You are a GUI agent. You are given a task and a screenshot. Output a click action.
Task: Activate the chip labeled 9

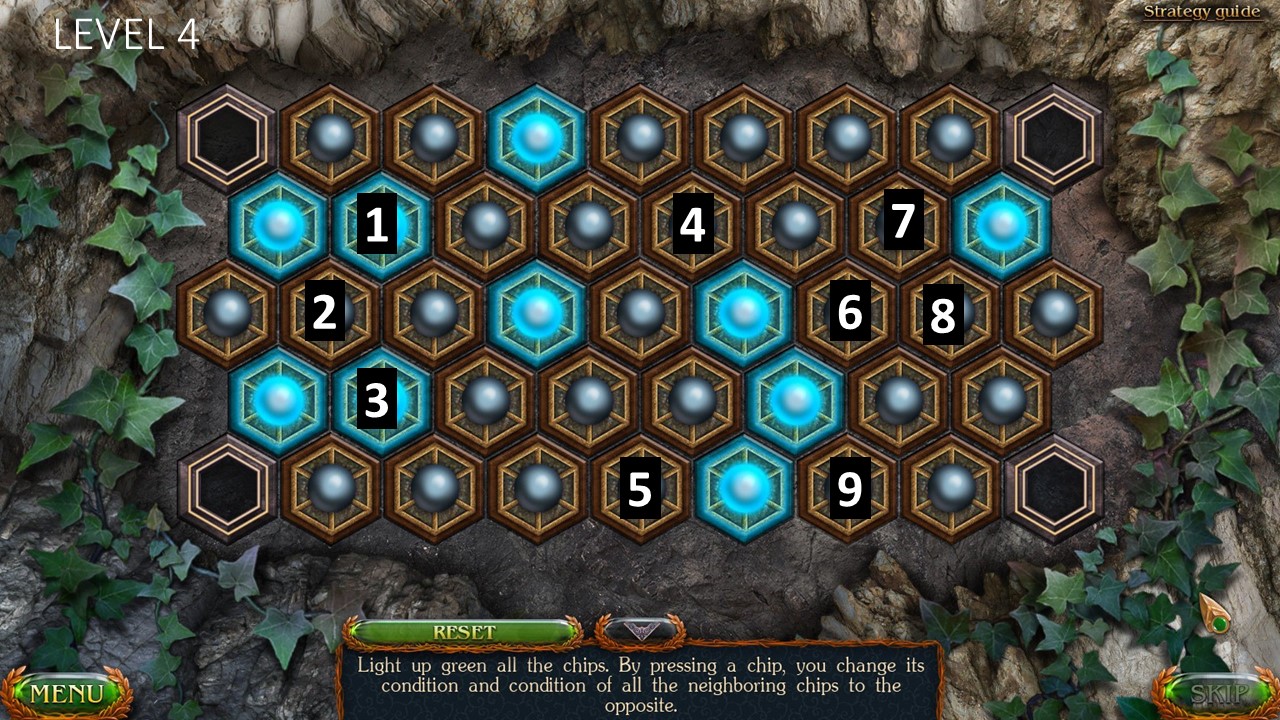pyautogui.click(x=848, y=488)
